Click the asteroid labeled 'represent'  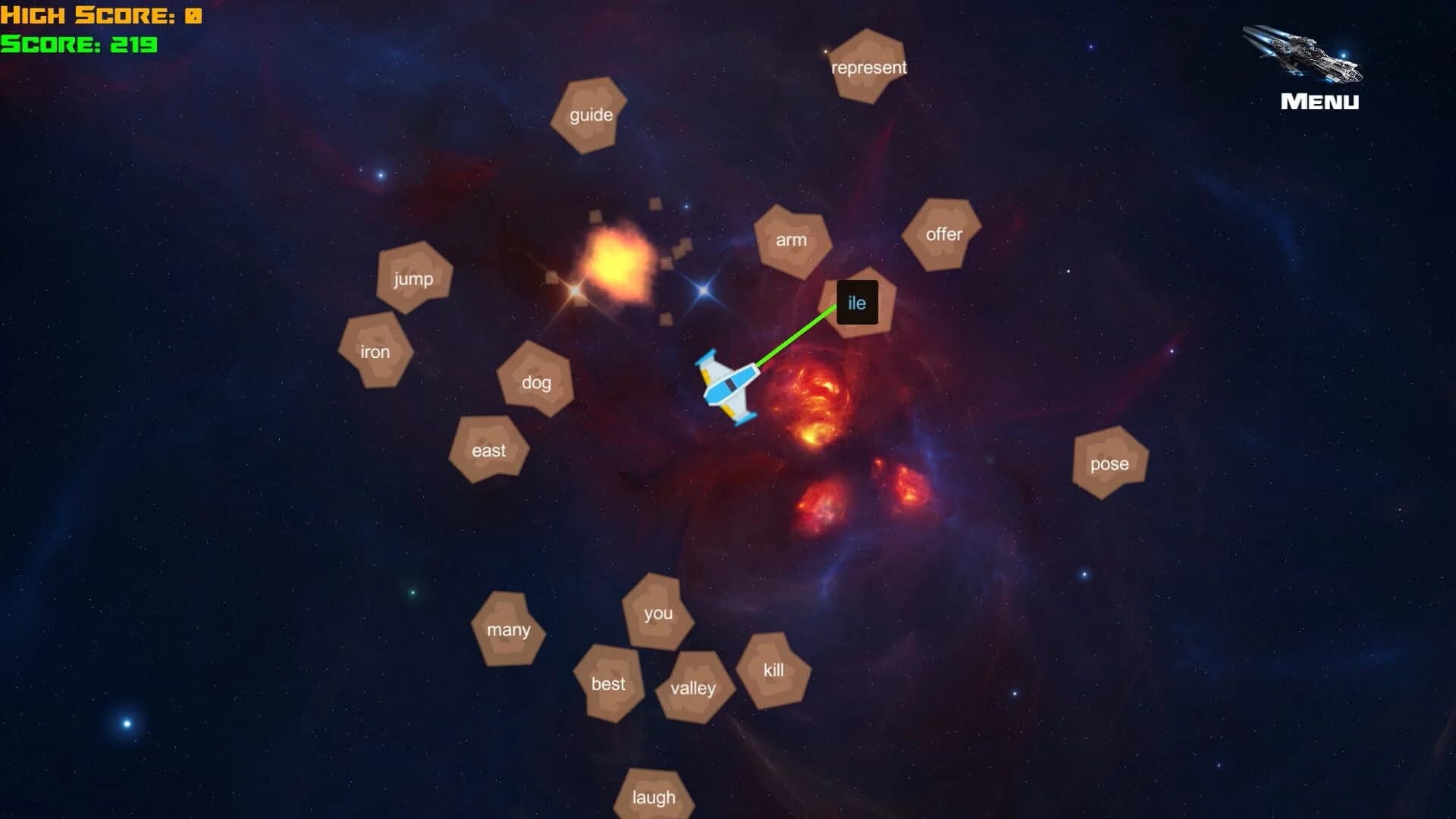868,67
